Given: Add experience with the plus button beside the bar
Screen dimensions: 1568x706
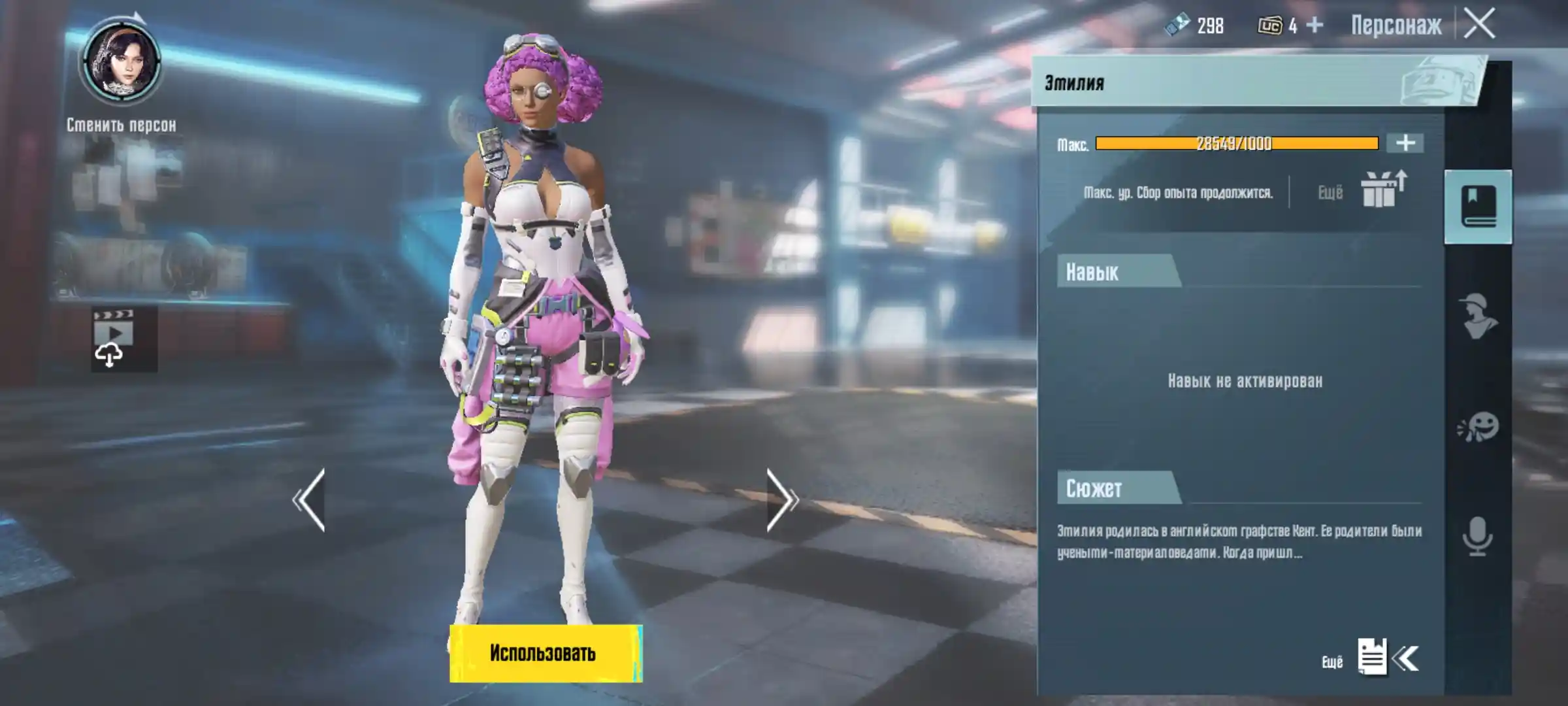Looking at the screenshot, I should click(1405, 143).
